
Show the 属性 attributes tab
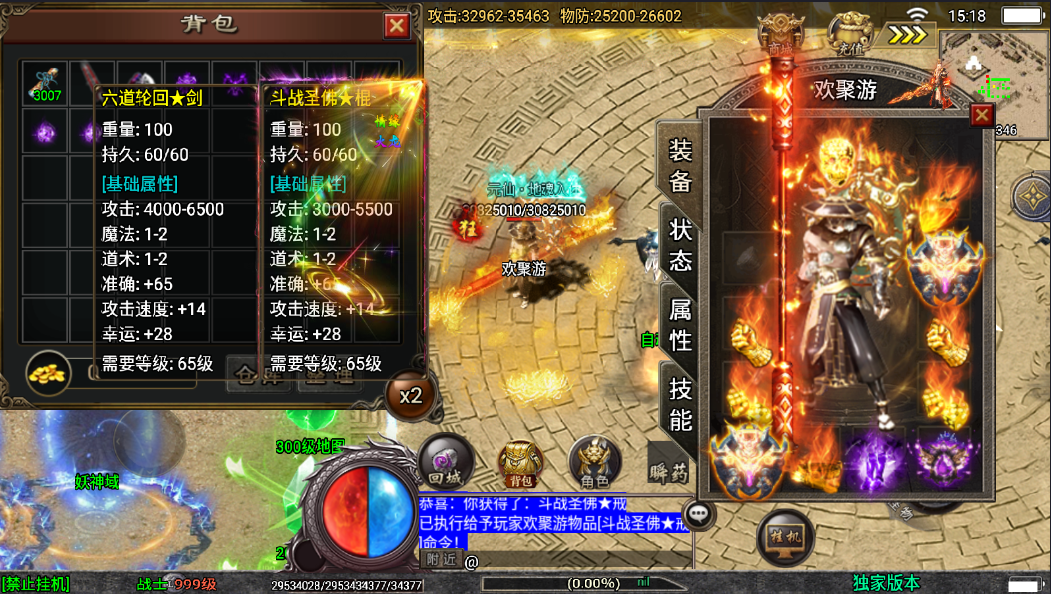[x=680, y=325]
